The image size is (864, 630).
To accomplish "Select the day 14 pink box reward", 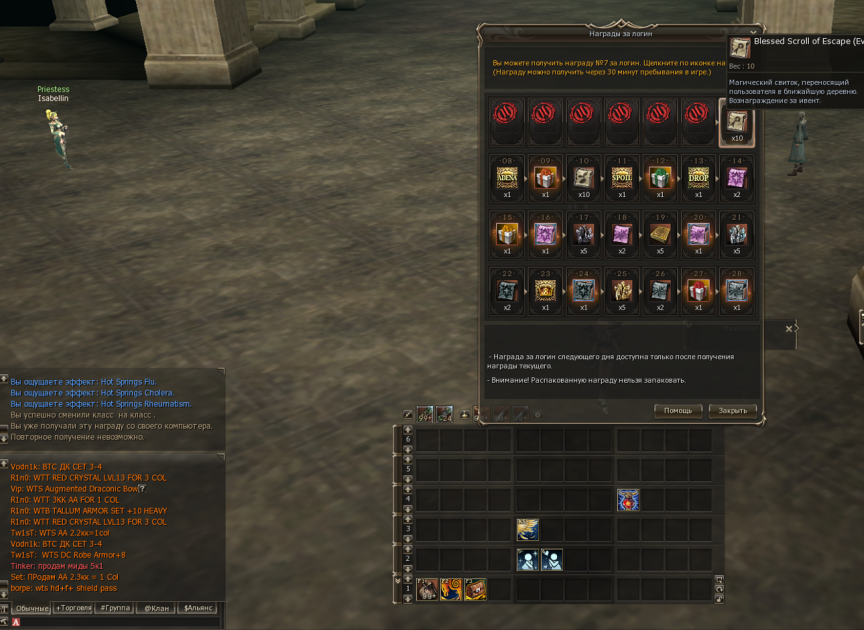I will [736, 178].
